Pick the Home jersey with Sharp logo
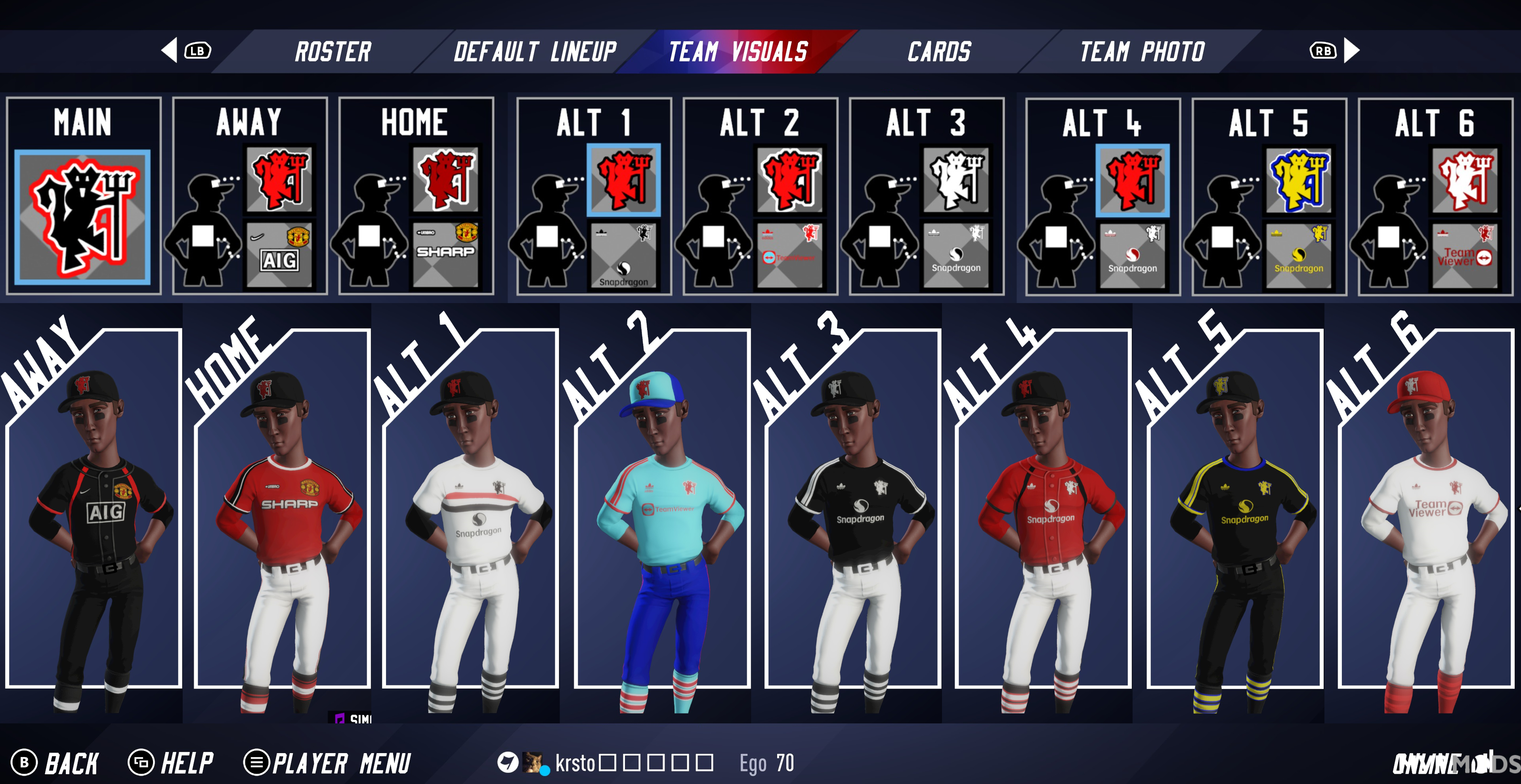Image resolution: width=1521 pixels, height=784 pixels. tap(446, 254)
